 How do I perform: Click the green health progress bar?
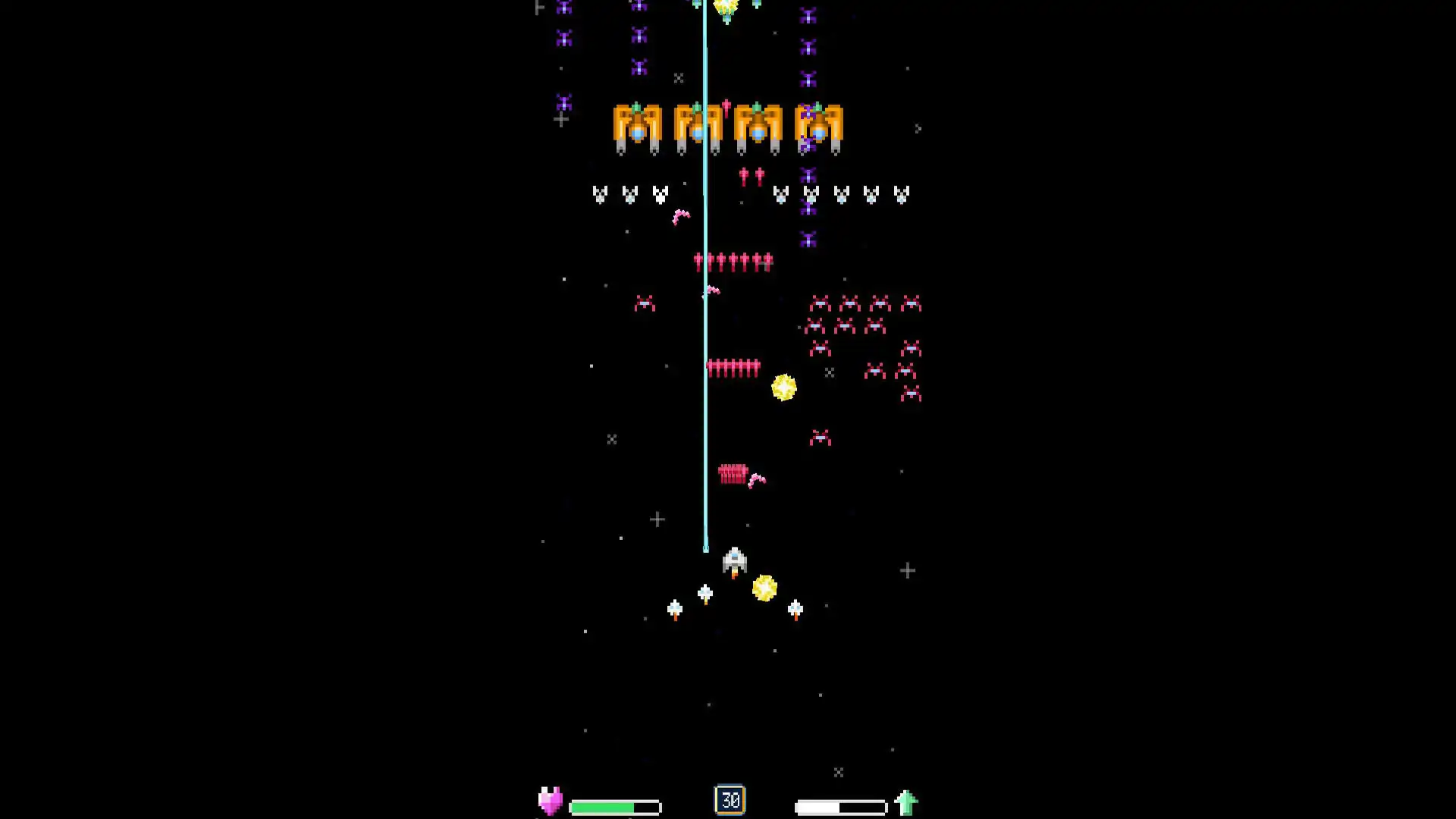click(x=614, y=806)
